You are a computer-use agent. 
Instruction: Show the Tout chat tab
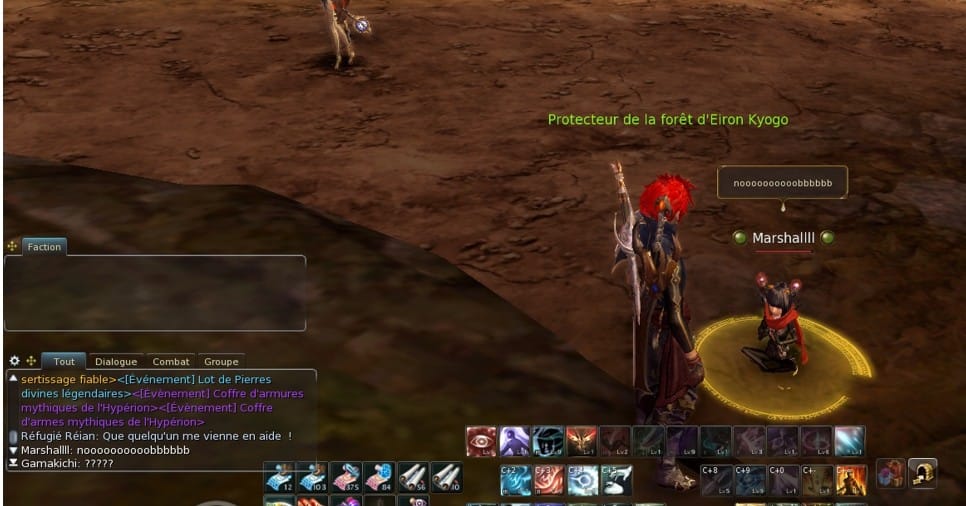64,362
